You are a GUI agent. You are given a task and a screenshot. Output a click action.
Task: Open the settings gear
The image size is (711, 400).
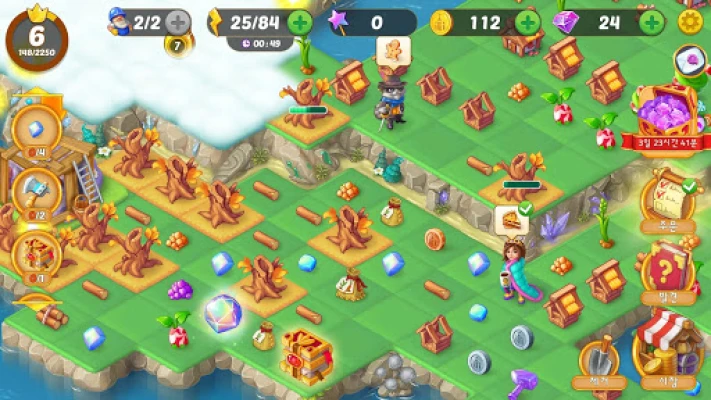[x=689, y=21]
